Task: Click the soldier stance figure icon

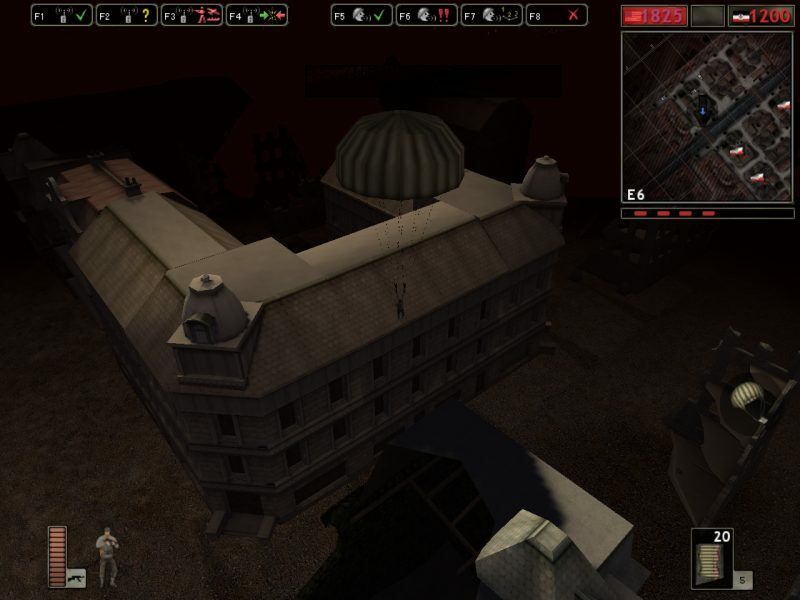Action: click(106, 556)
